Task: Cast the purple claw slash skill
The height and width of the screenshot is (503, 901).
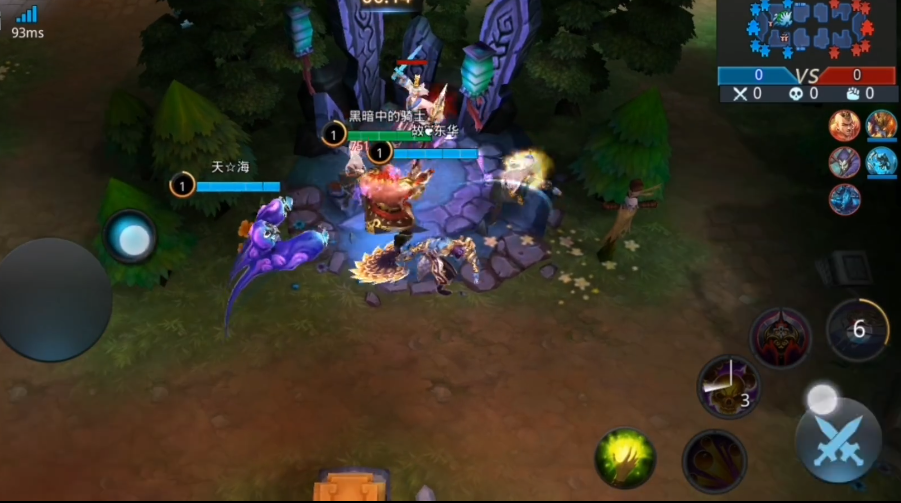Action: (x=714, y=461)
